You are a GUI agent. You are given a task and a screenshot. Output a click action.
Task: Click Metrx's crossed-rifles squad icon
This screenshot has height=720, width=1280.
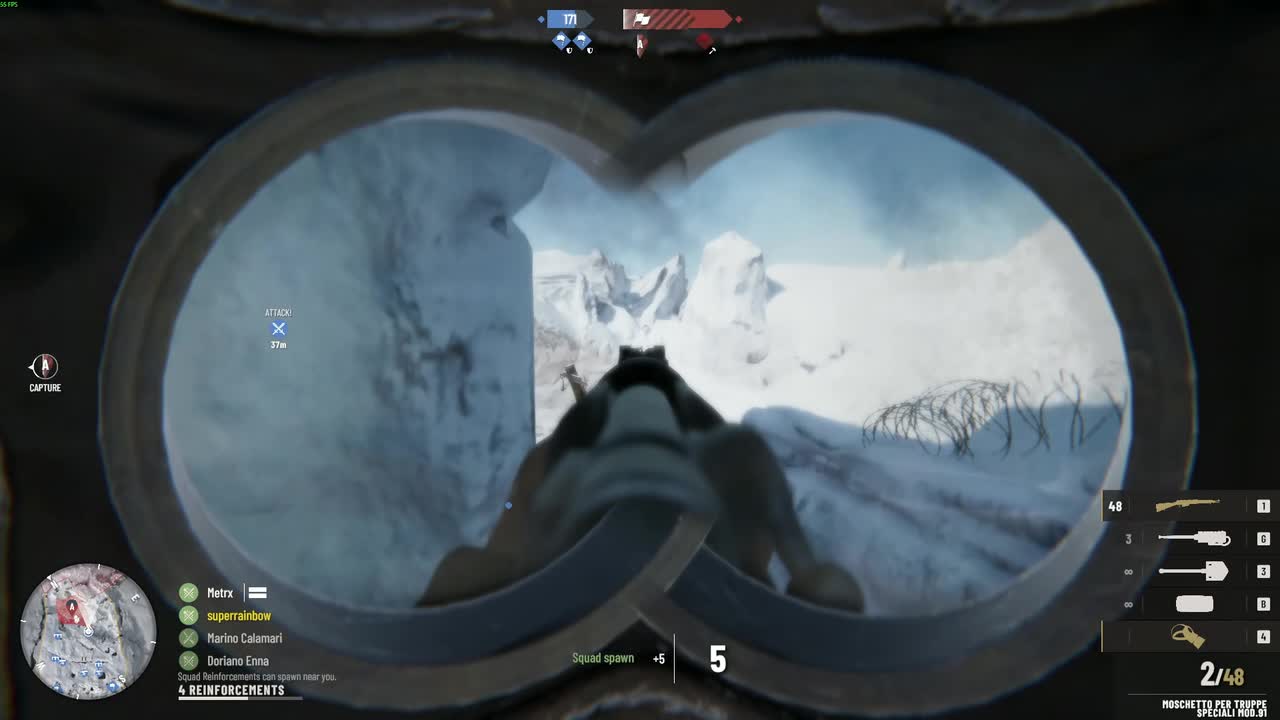pos(187,592)
